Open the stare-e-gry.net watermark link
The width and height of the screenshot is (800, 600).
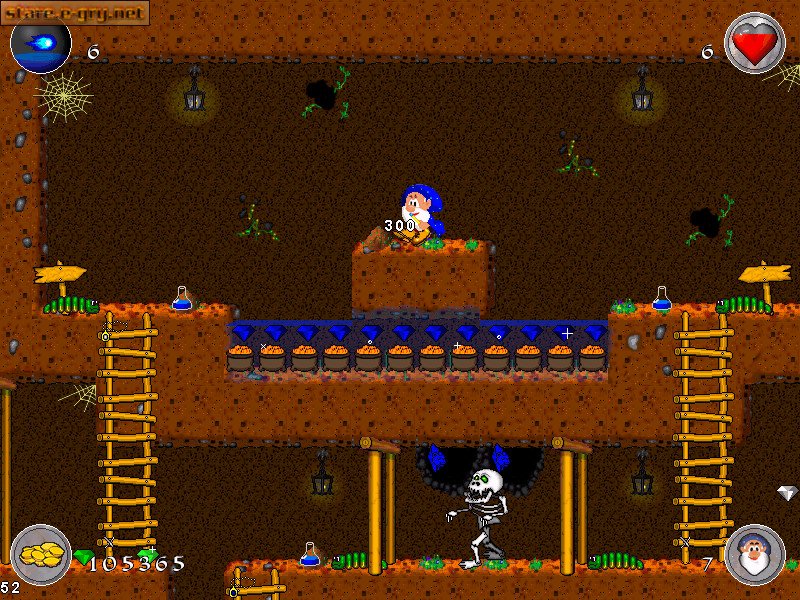pyautogui.click(x=75, y=13)
